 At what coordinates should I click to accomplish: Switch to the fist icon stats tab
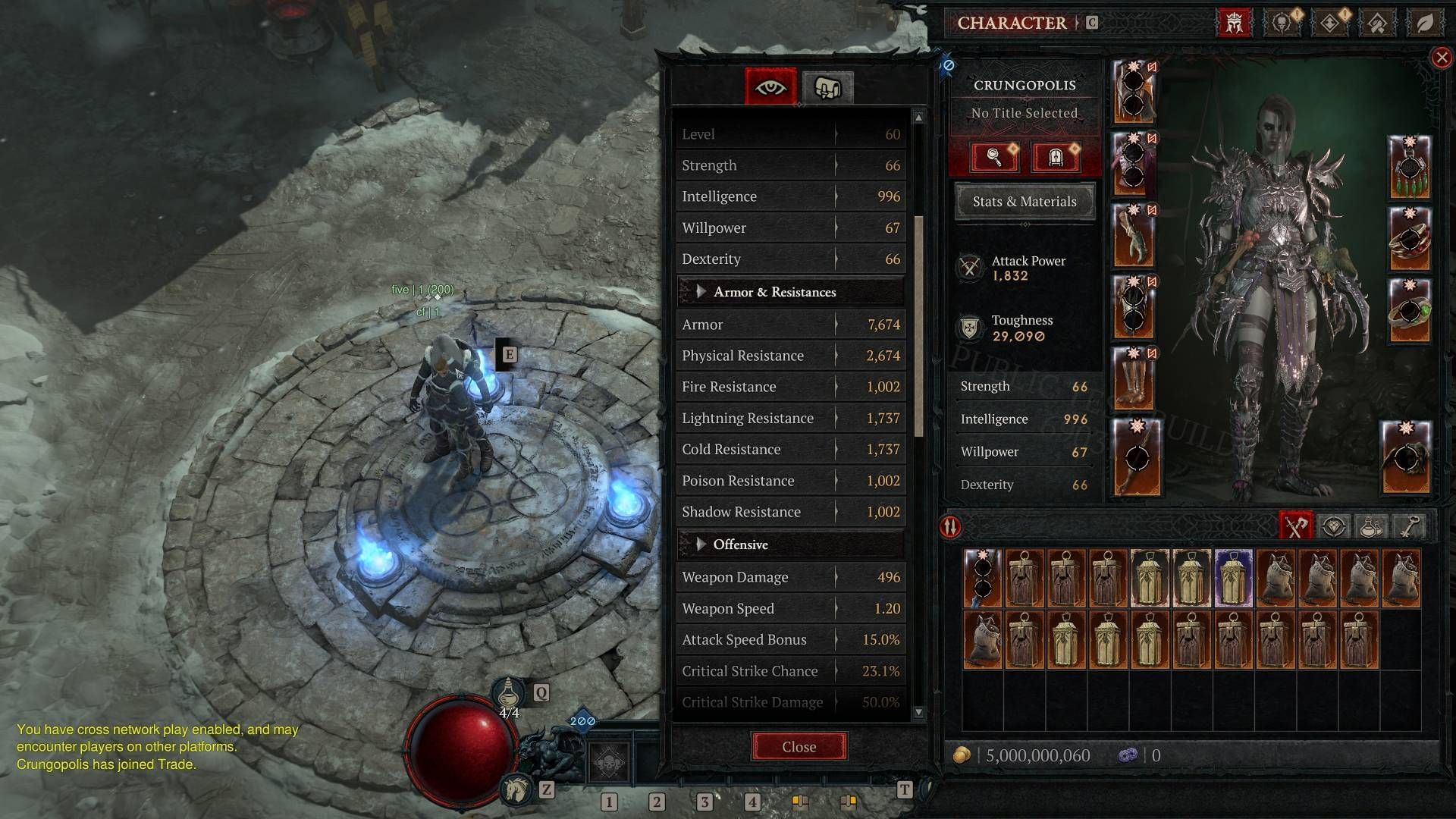pyautogui.click(x=827, y=88)
